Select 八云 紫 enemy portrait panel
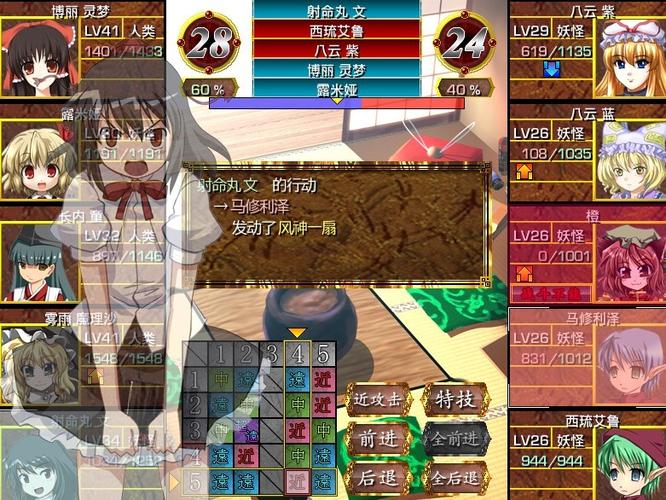The image size is (666, 500). point(587,50)
